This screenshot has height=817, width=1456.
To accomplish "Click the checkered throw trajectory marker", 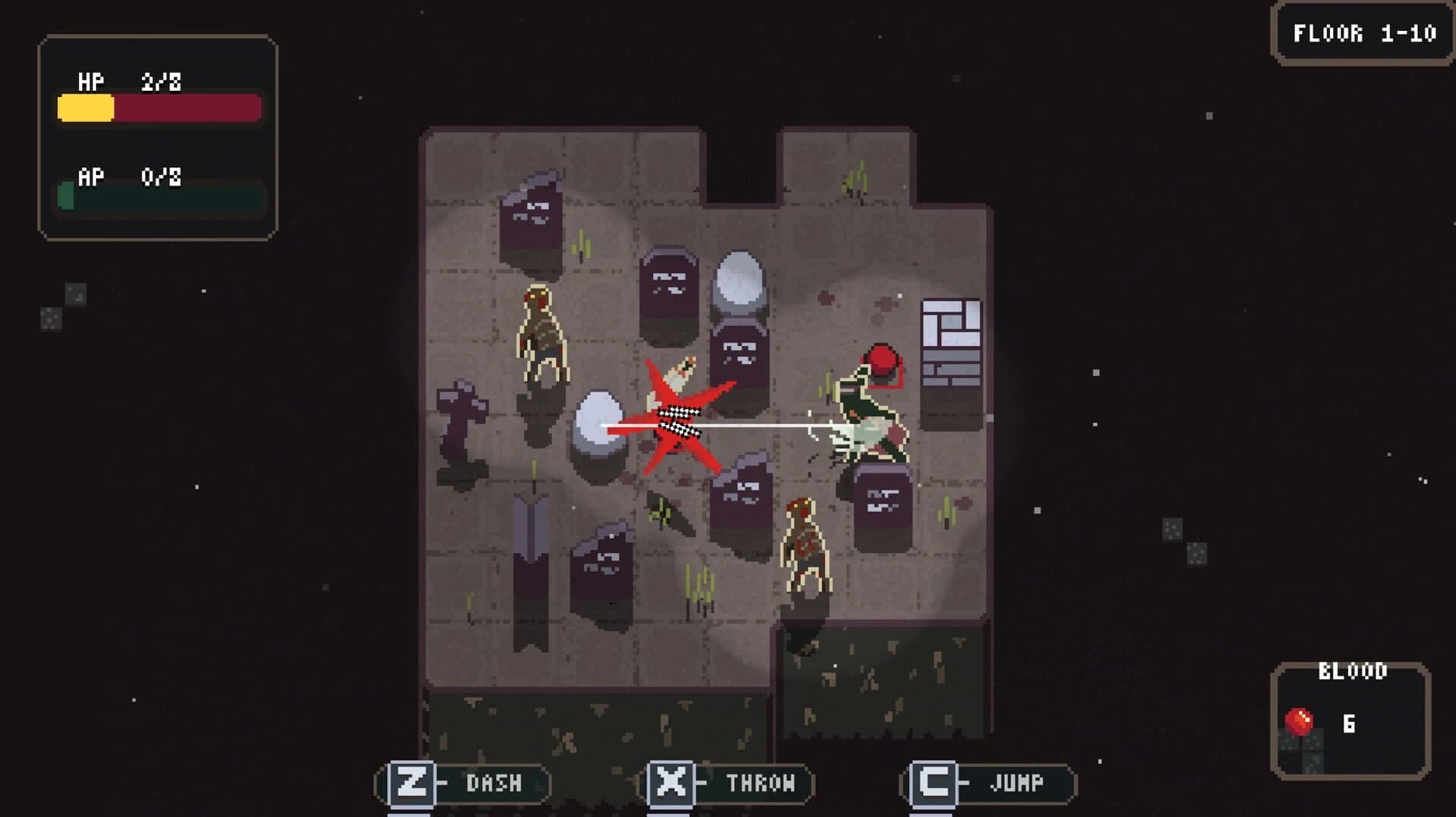I will coord(677,421).
